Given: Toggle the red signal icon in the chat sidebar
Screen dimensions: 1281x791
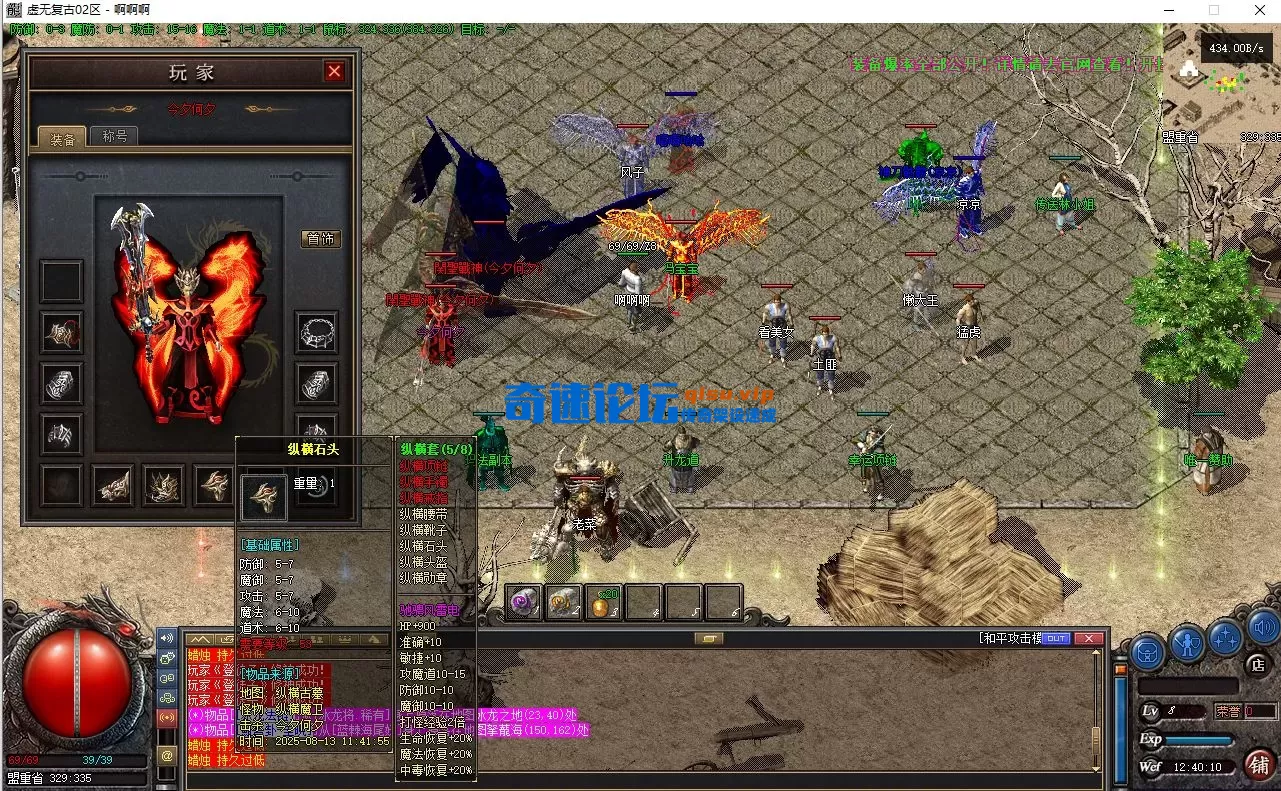Looking at the screenshot, I should coord(166,717).
